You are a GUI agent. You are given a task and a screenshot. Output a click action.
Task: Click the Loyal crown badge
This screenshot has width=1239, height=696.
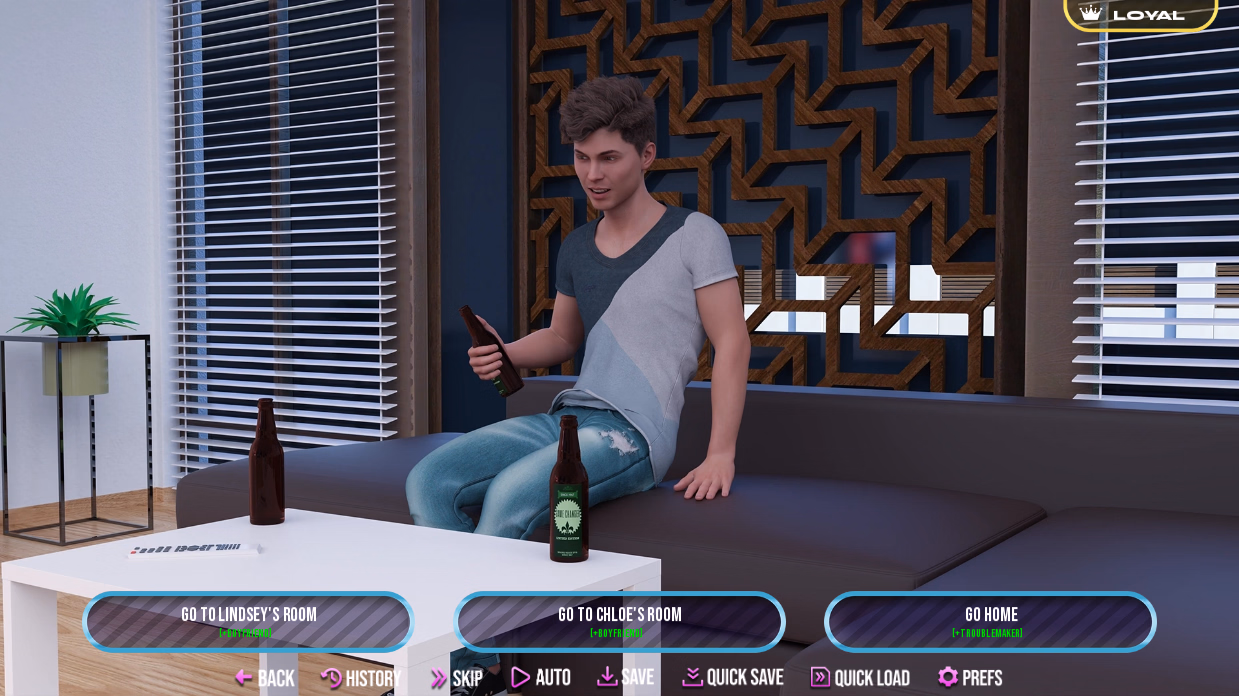1140,14
